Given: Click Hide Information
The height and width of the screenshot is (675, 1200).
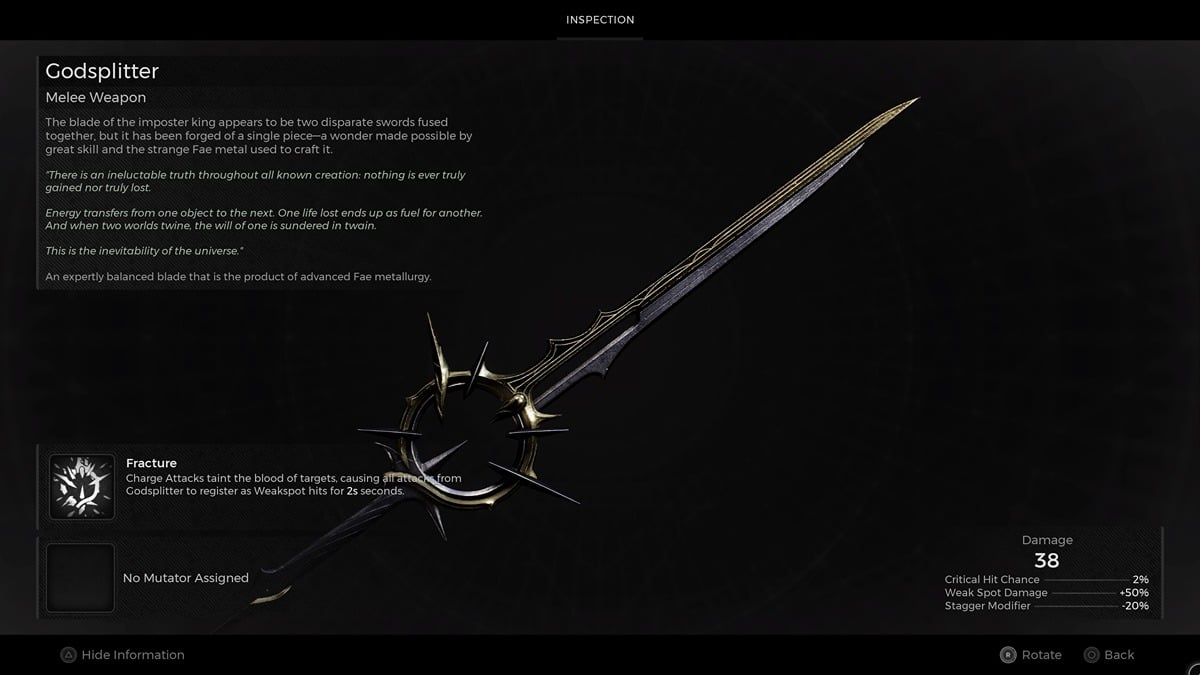Looking at the screenshot, I should [x=123, y=655].
